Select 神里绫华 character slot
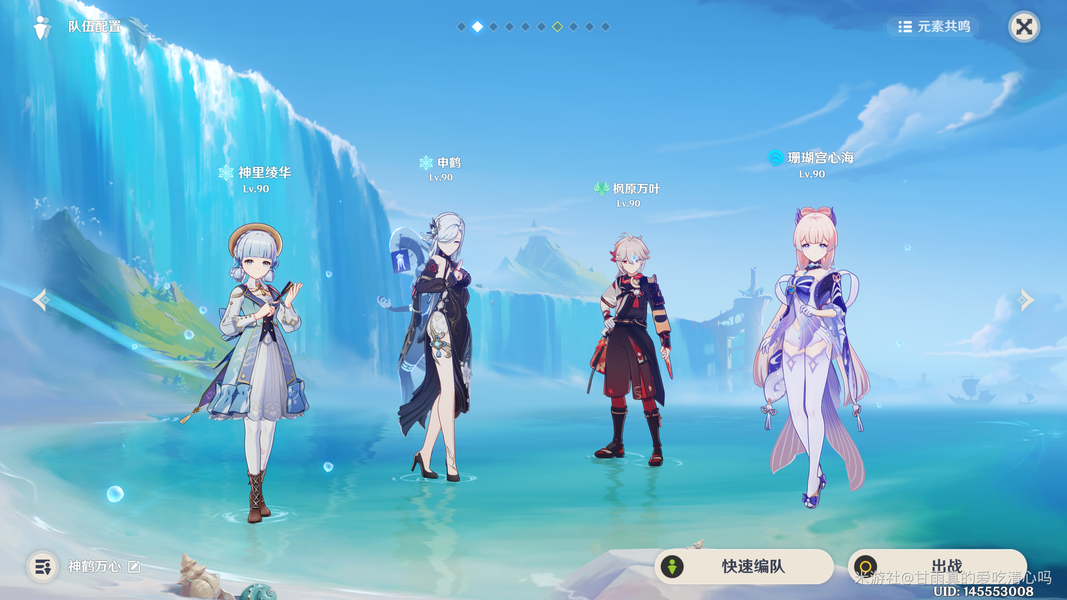This screenshot has height=600, width=1067. pos(260,370)
